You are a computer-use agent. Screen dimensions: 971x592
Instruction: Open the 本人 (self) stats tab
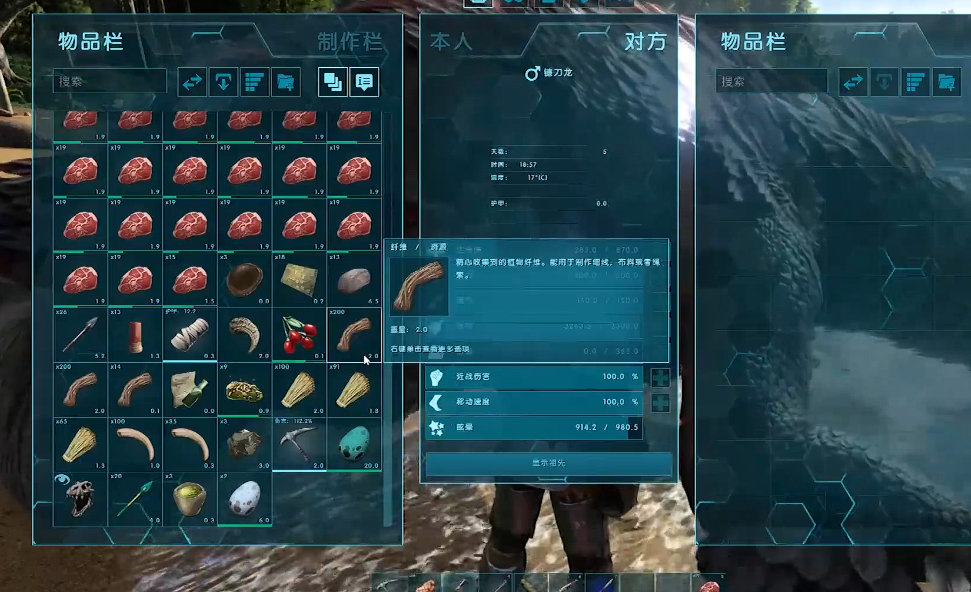coord(450,42)
